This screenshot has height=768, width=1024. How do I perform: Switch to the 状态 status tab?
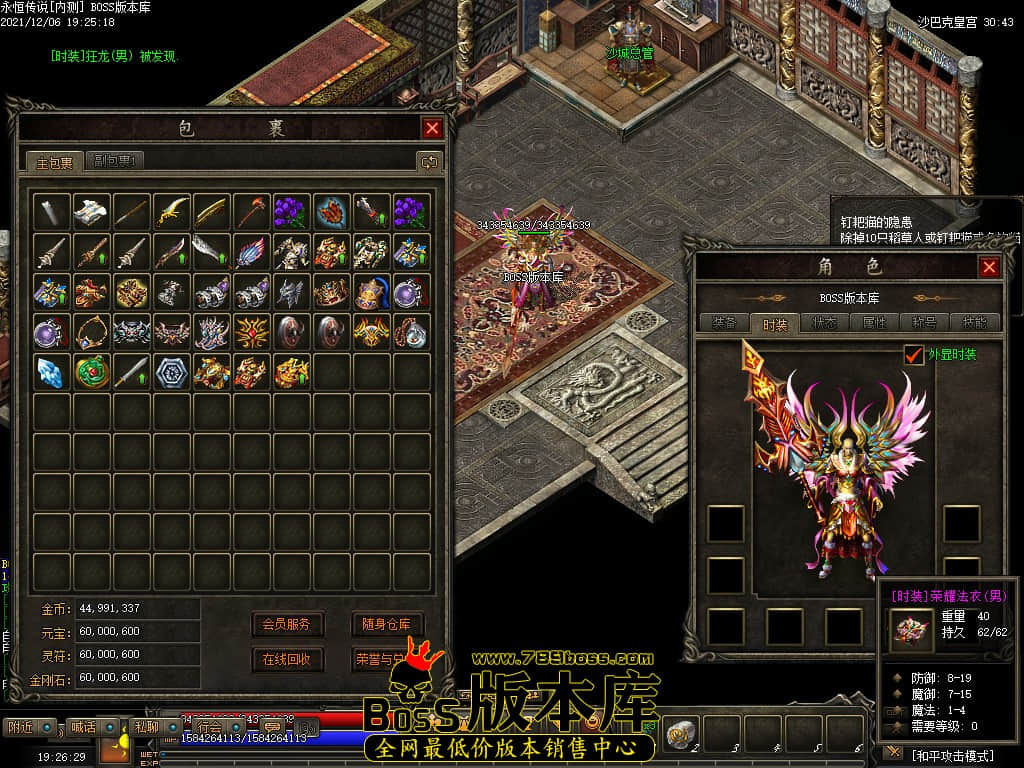pos(825,323)
